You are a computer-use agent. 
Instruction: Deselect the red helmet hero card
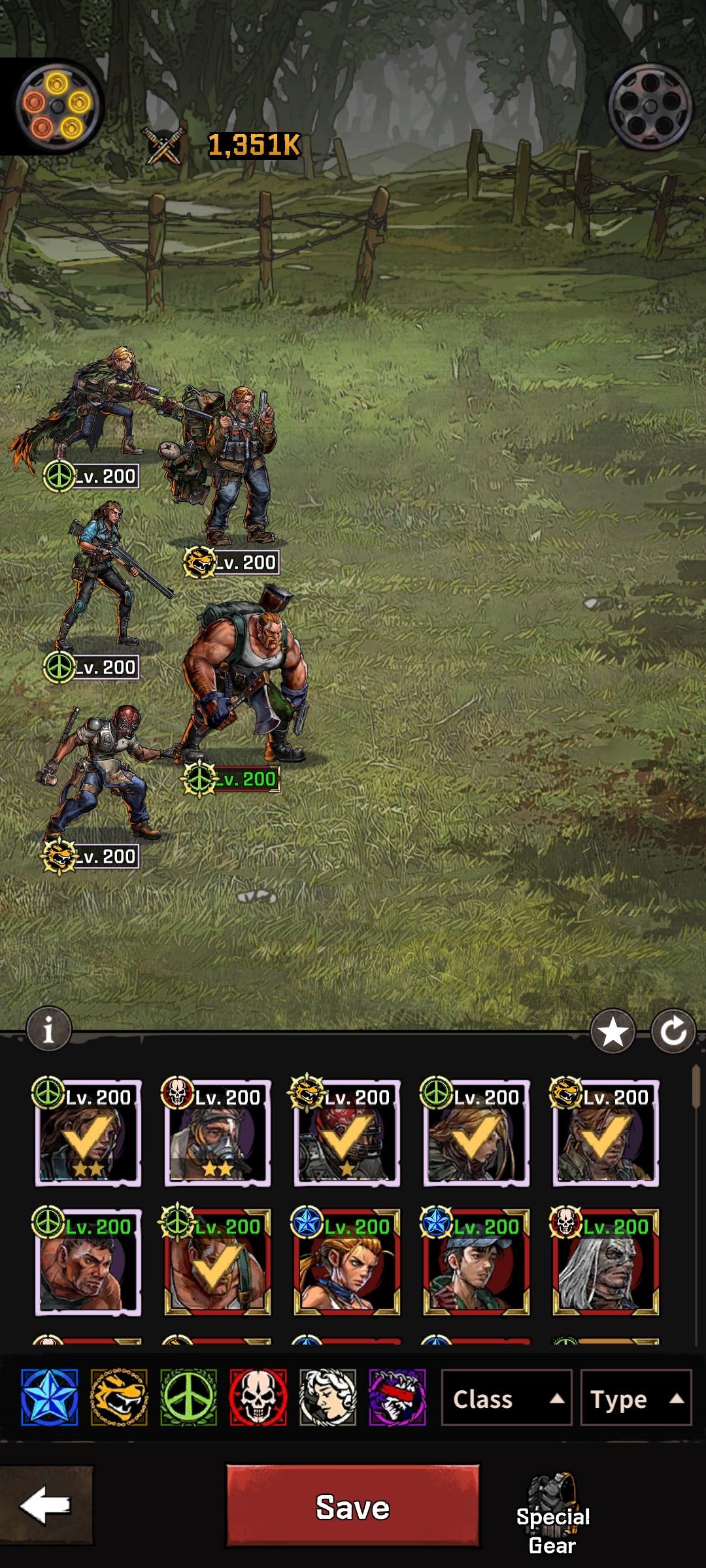point(346,1134)
